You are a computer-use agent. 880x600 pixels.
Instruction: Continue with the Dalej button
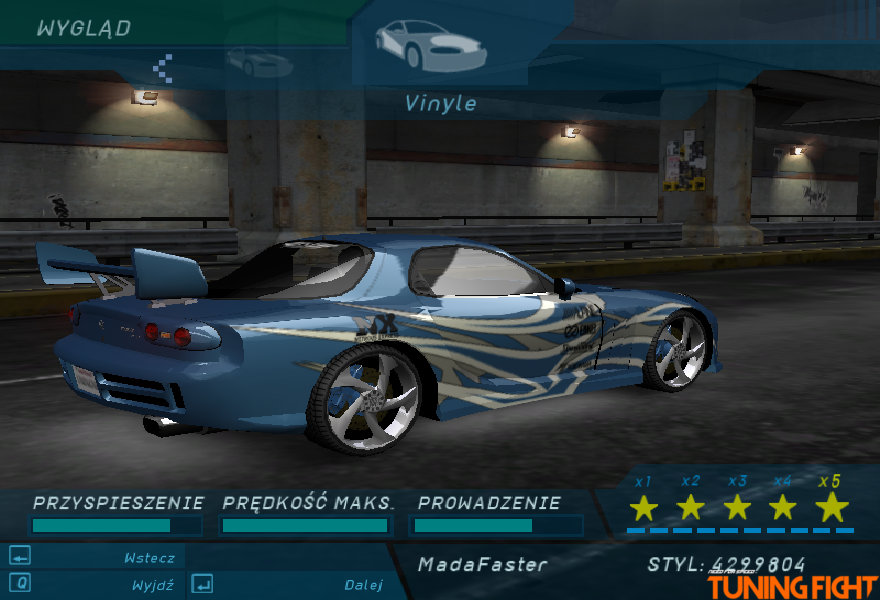coord(363,585)
